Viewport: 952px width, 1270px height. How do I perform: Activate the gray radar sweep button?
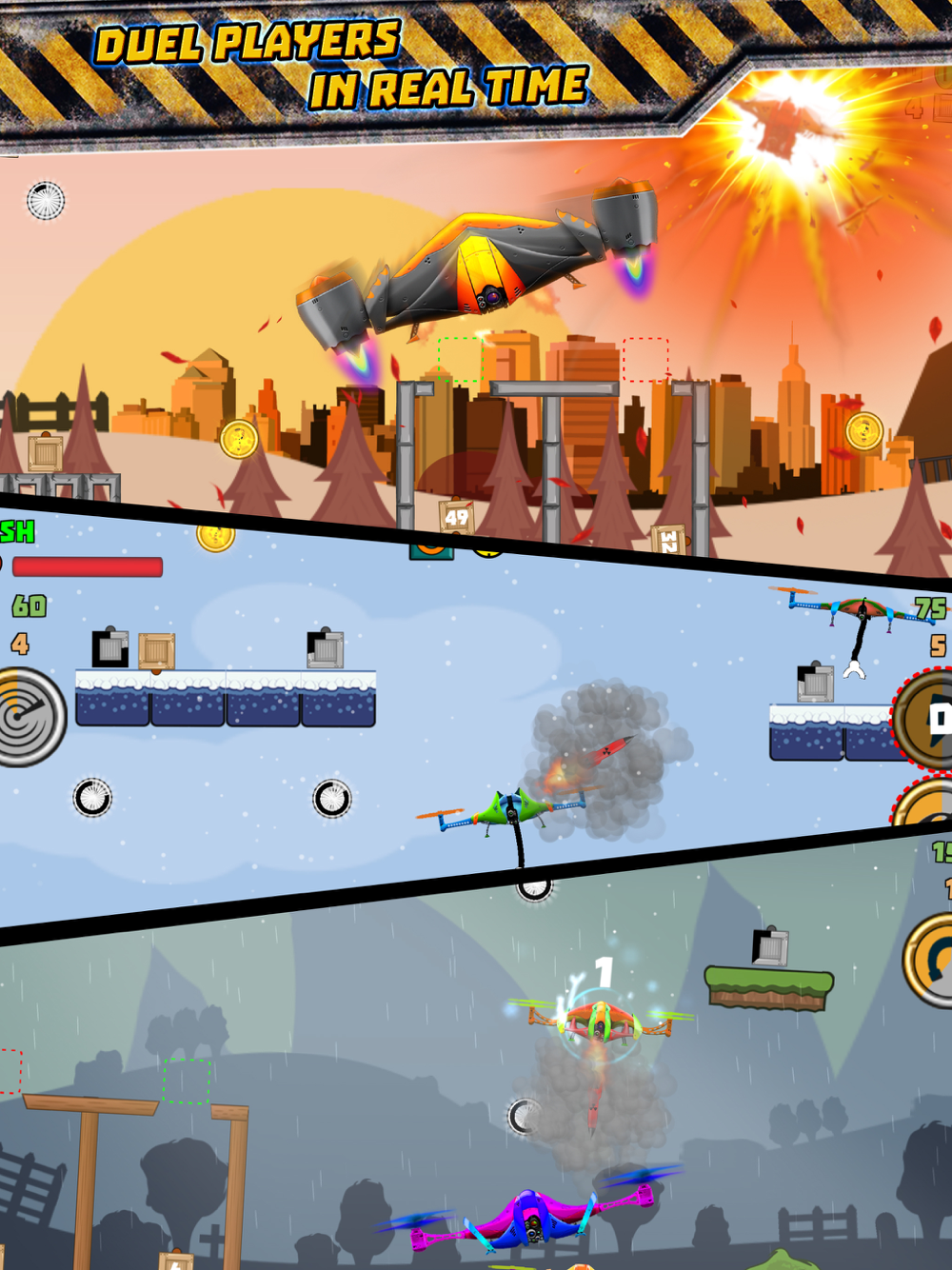pyautogui.click(x=29, y=717)
